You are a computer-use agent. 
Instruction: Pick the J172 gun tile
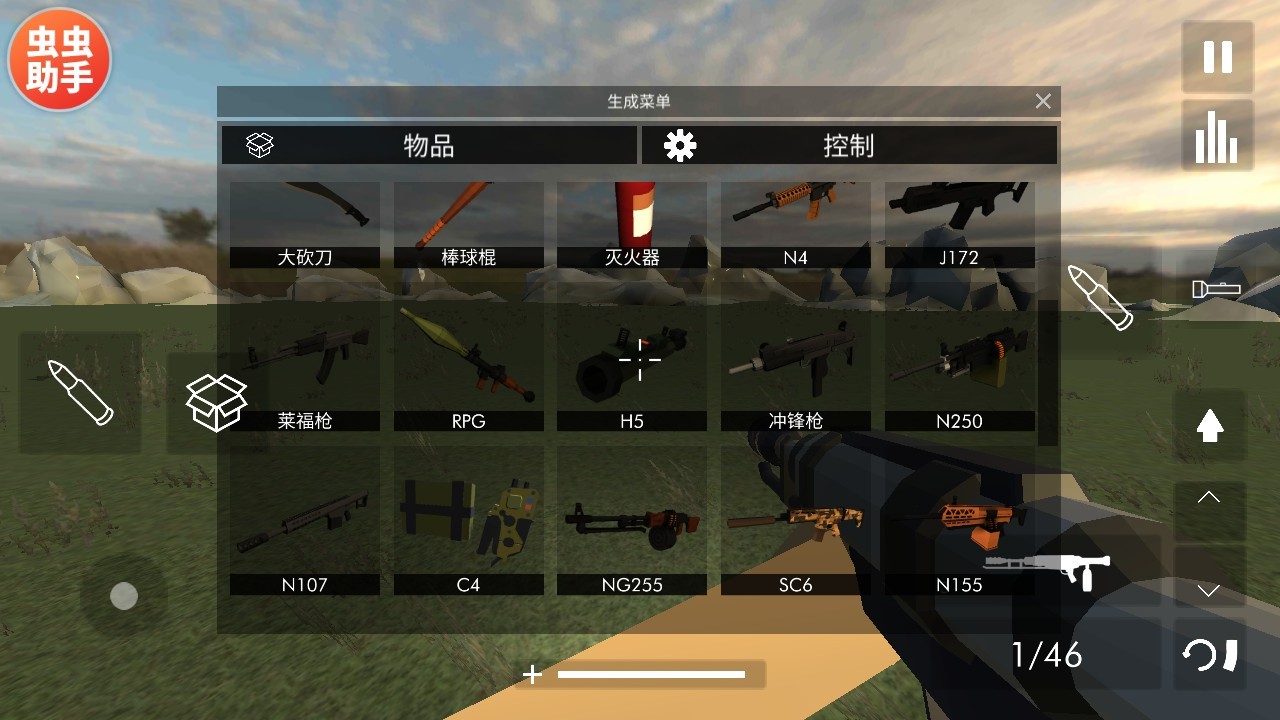959,224
